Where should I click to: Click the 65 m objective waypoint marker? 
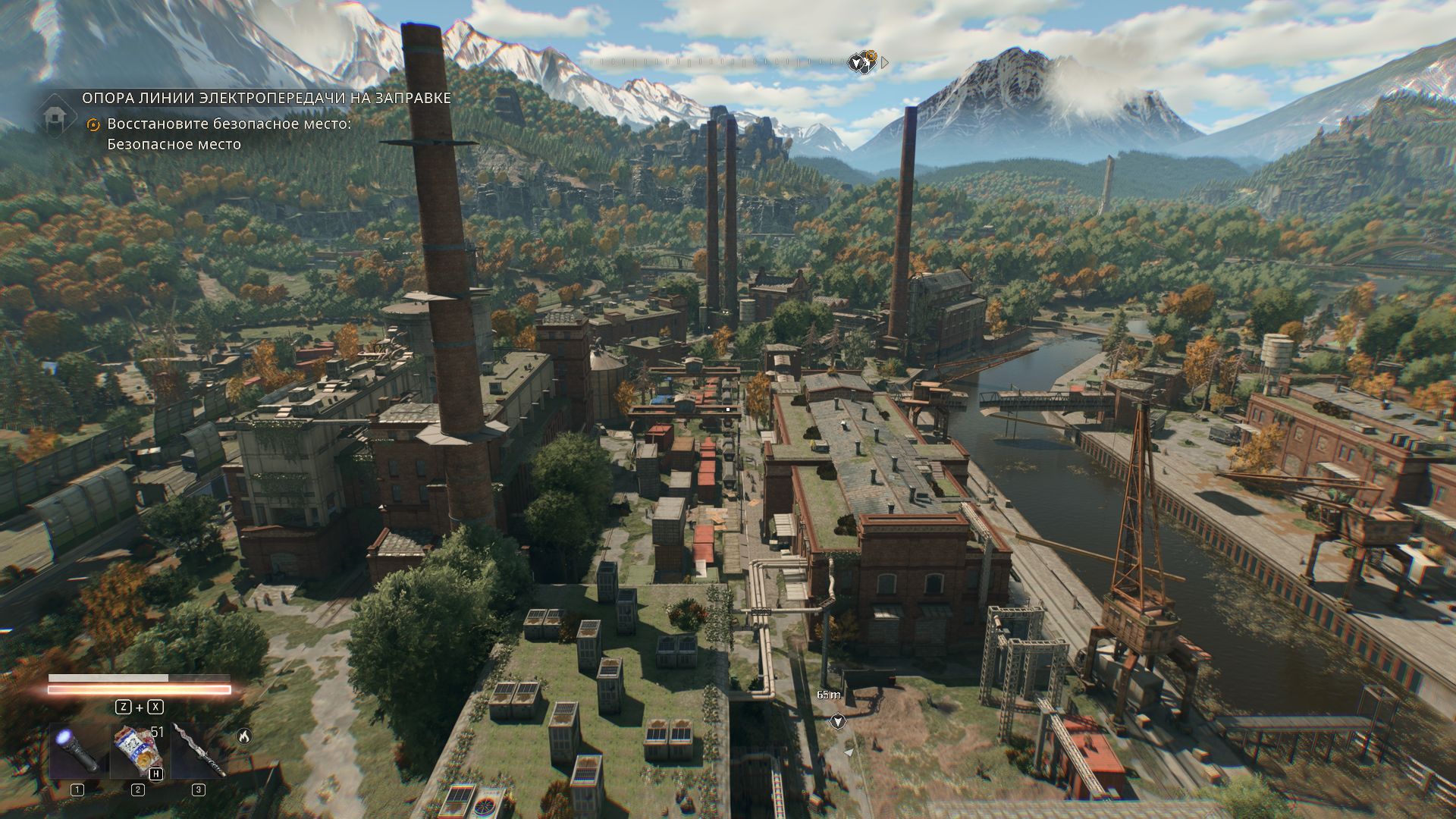point(838,720)
